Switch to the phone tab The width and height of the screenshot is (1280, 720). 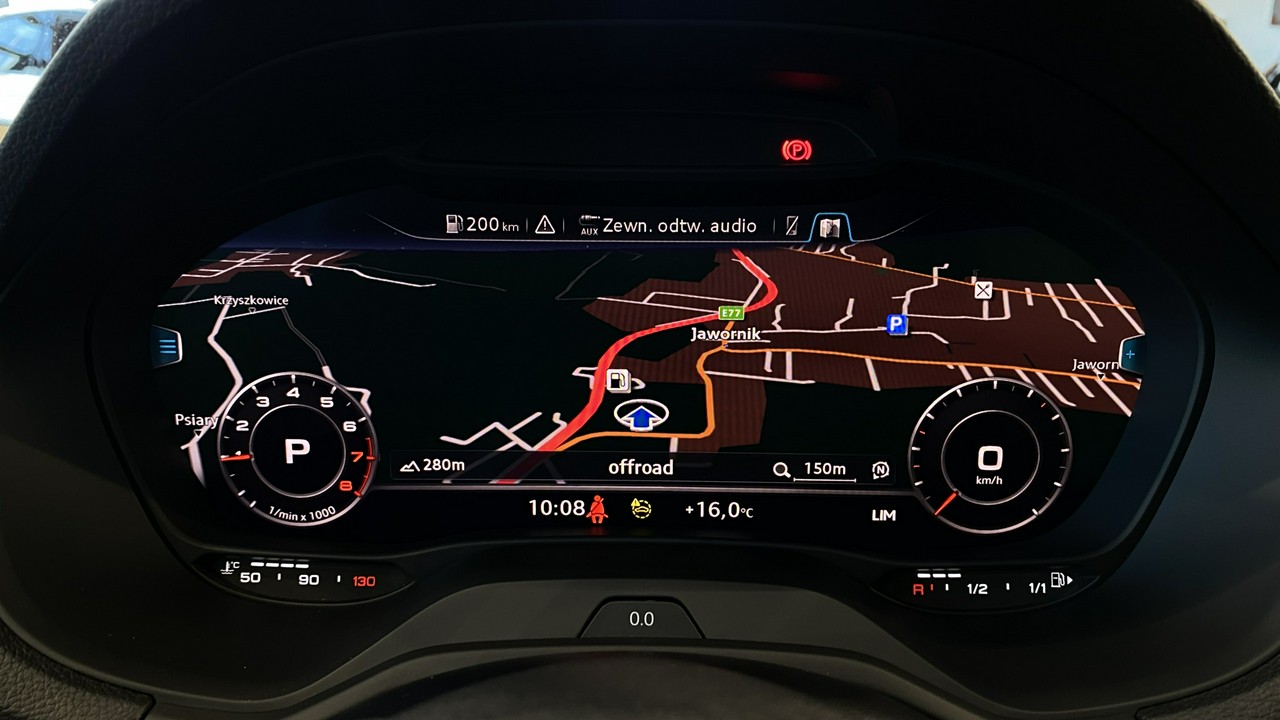(x=792, y=226)
